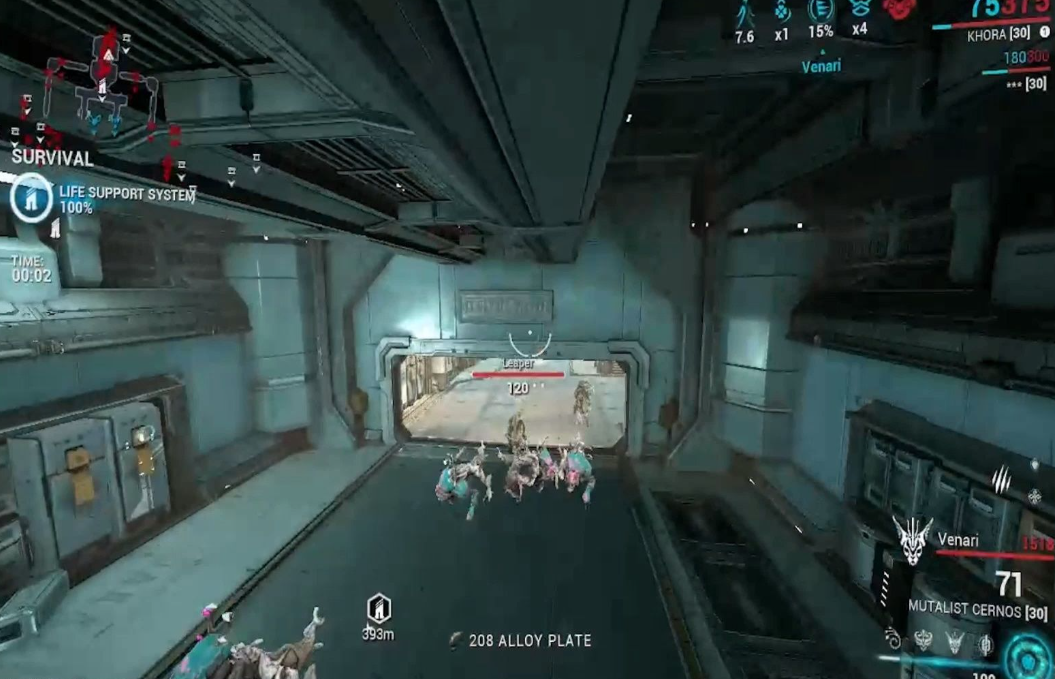The width and height of the screenshot is (1055, 679).
Task: Select the Venari companion cat-head portrait
Action: point(912,541)
